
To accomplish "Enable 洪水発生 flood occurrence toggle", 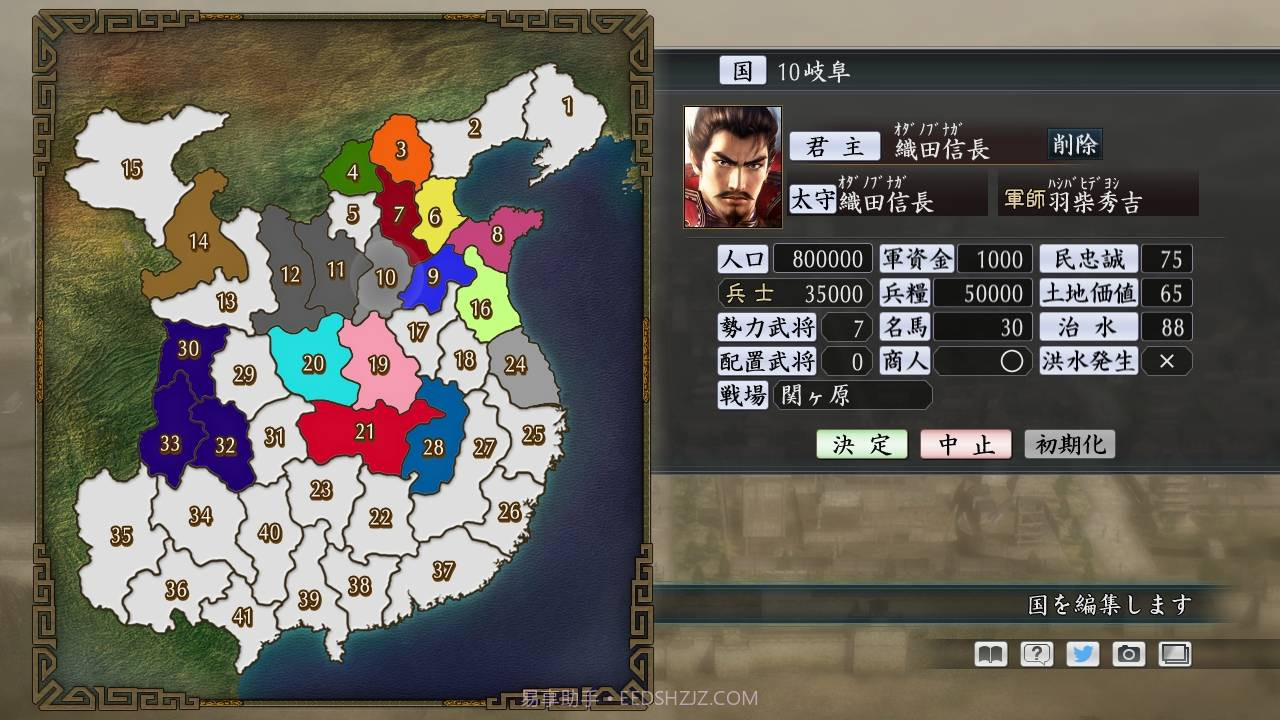I will 1167,361.
